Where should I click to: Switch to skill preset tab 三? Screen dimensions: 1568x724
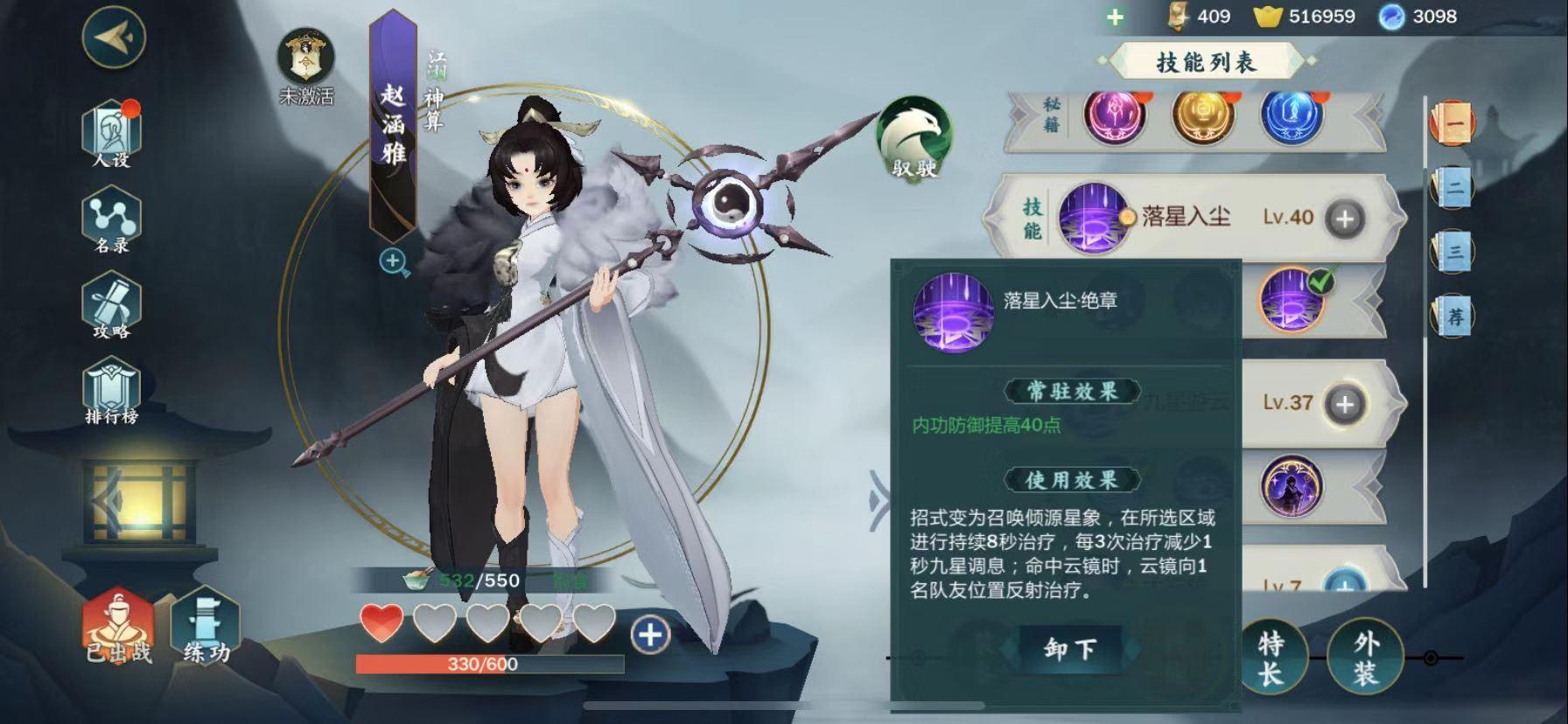(x=1452, y=252)
